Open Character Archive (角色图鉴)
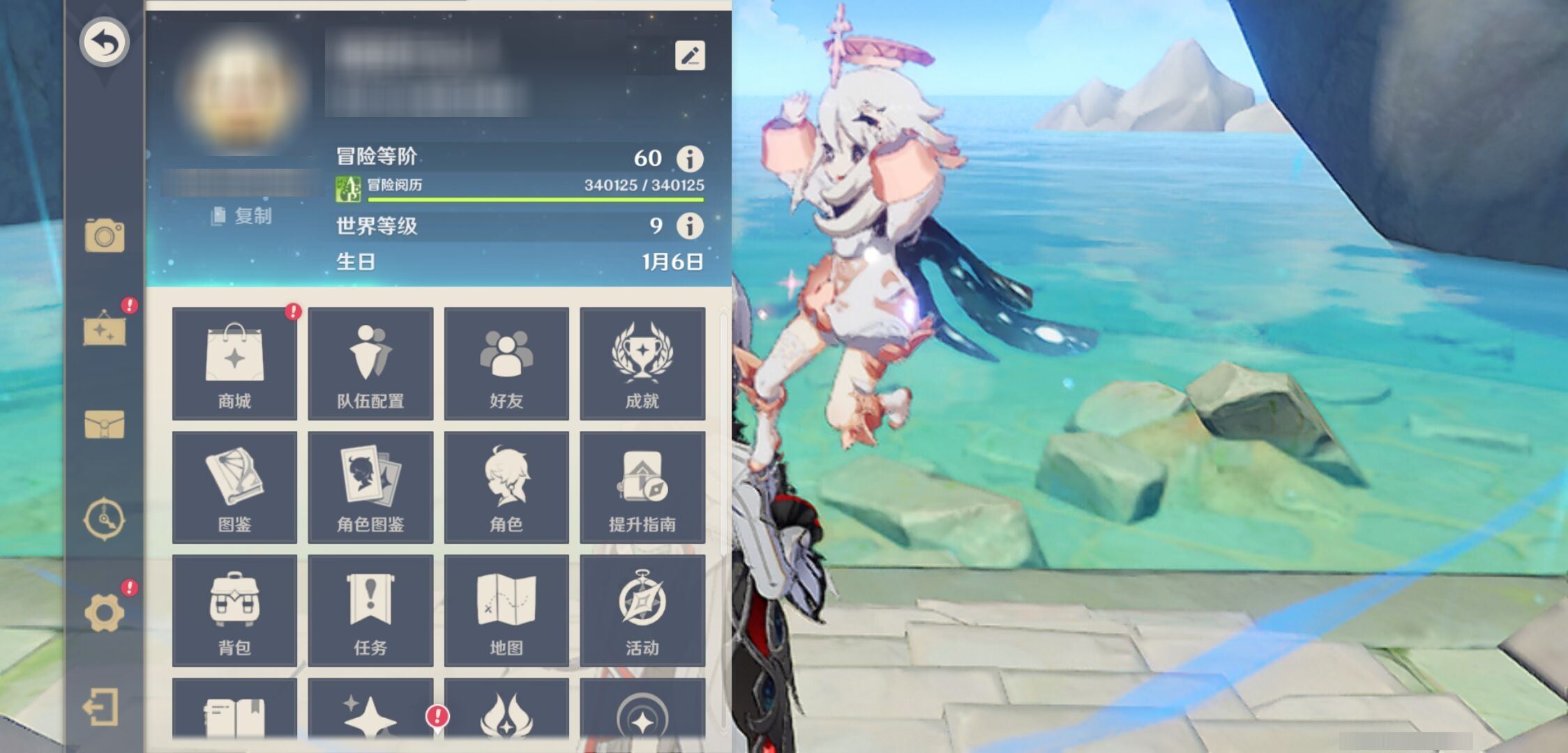This screenshot has height=753, width=1568. 370,487
